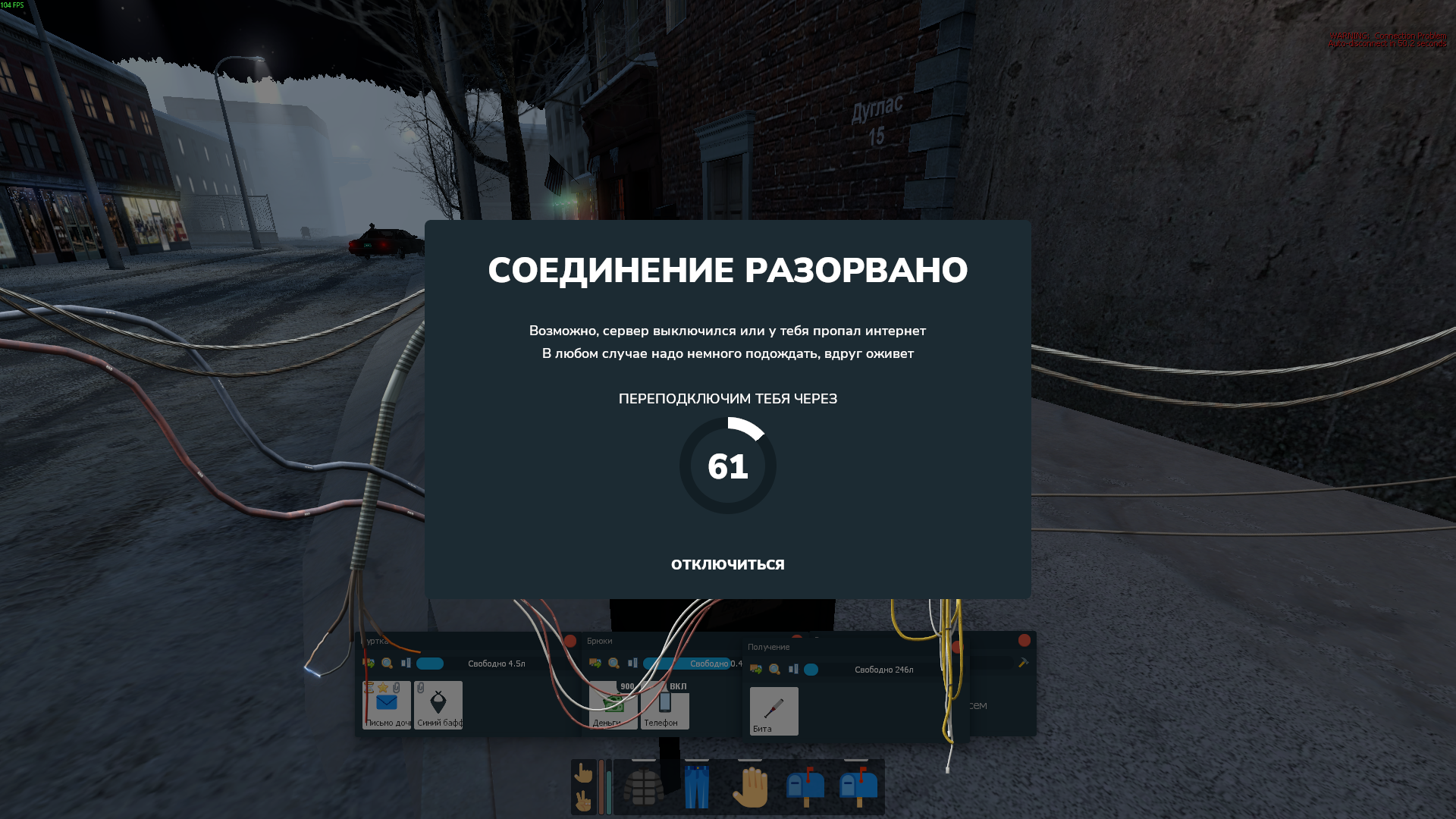Click the peace sign gesture icon
Viewport: 1456px width, 819px height.
coord(583,801)
